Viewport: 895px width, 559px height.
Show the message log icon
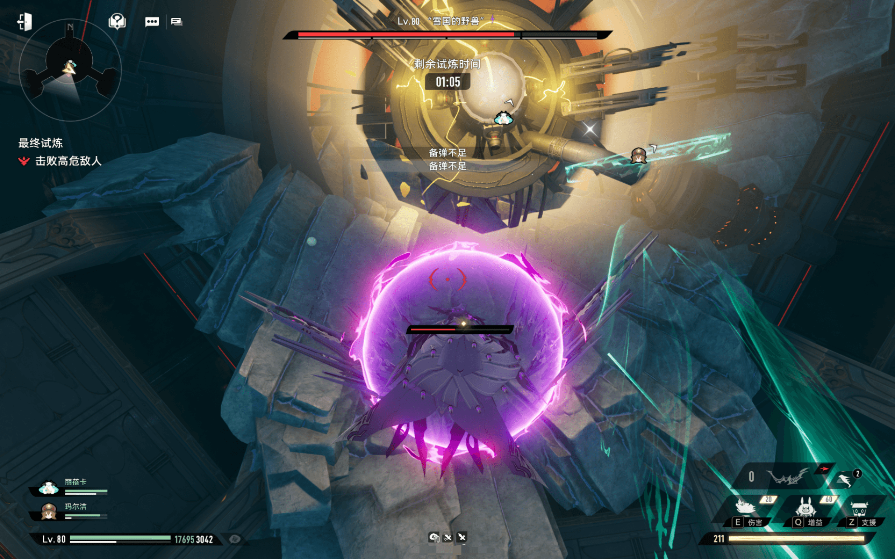(177, 21)
